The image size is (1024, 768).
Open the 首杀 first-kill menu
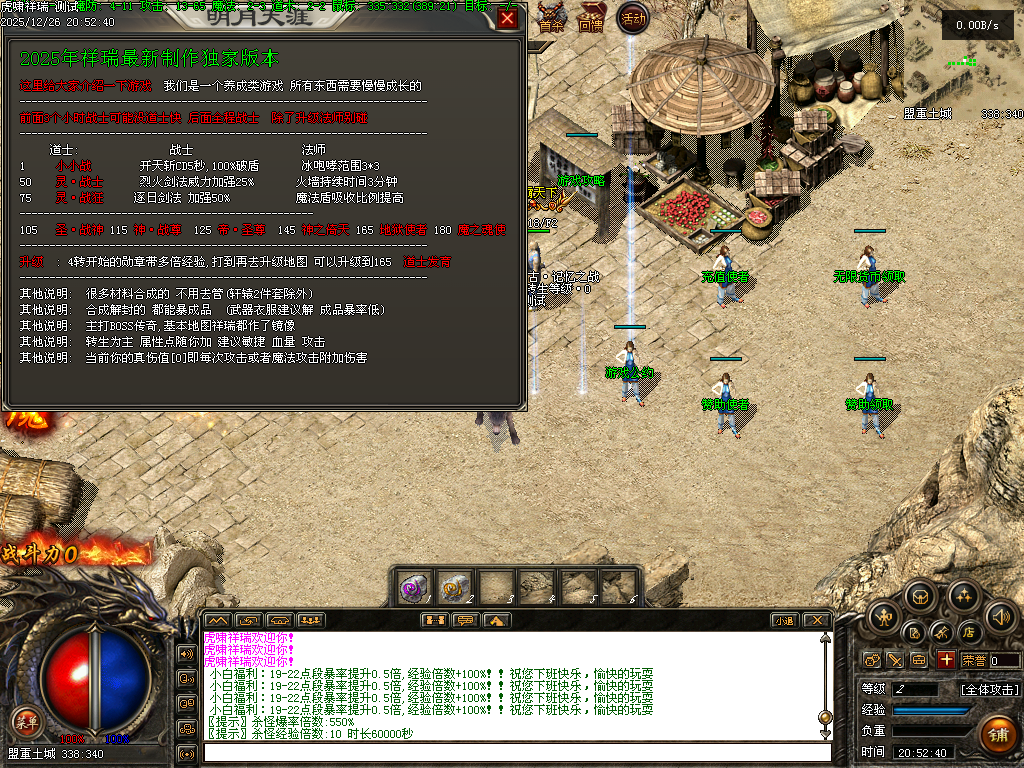[551, 22]
